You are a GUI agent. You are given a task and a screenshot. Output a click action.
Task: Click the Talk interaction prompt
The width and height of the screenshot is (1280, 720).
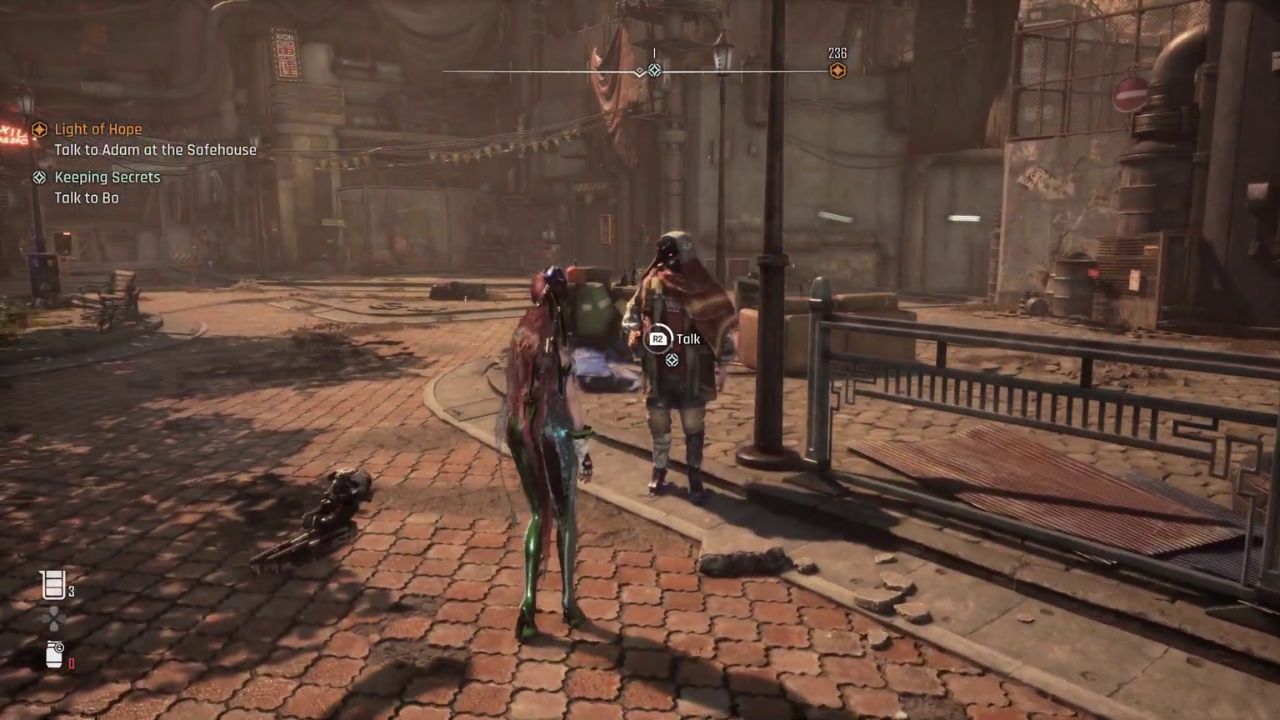click(x=688, y=338)
